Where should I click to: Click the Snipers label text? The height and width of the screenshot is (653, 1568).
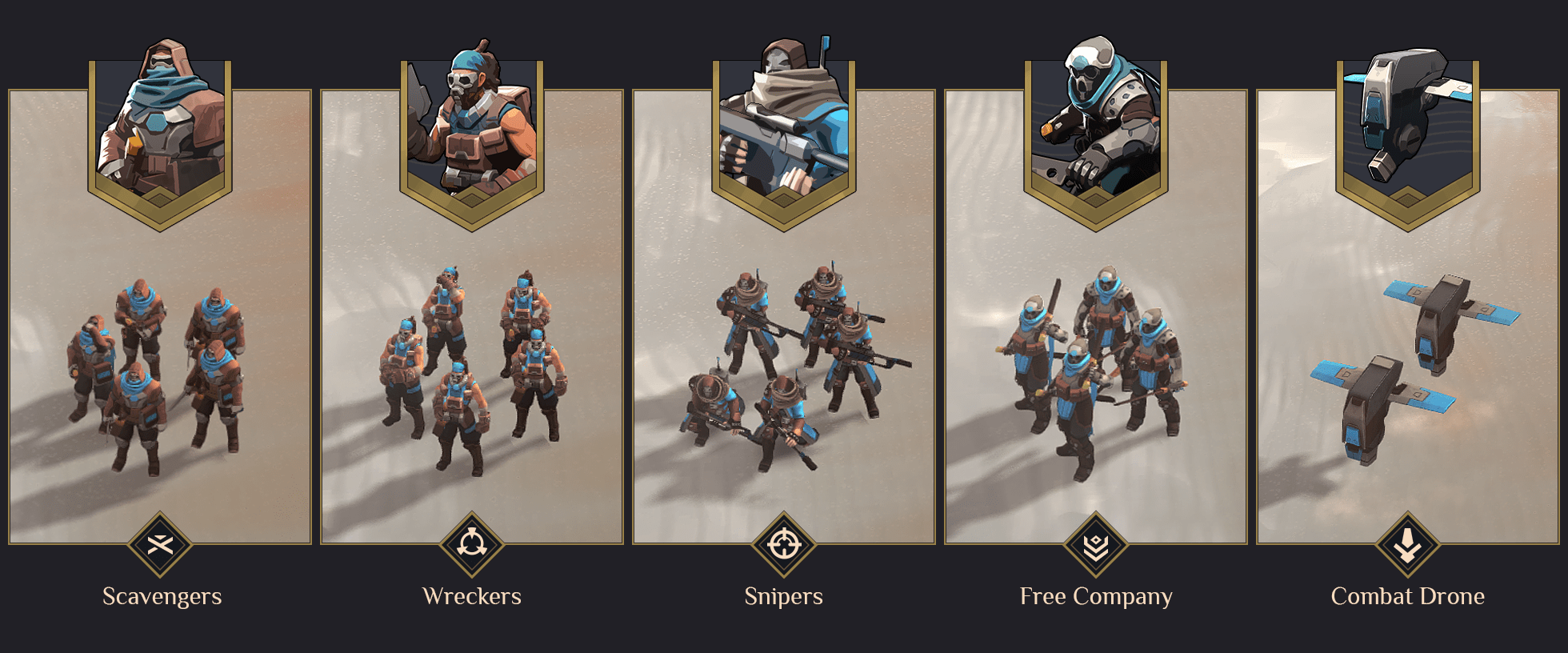784,596
